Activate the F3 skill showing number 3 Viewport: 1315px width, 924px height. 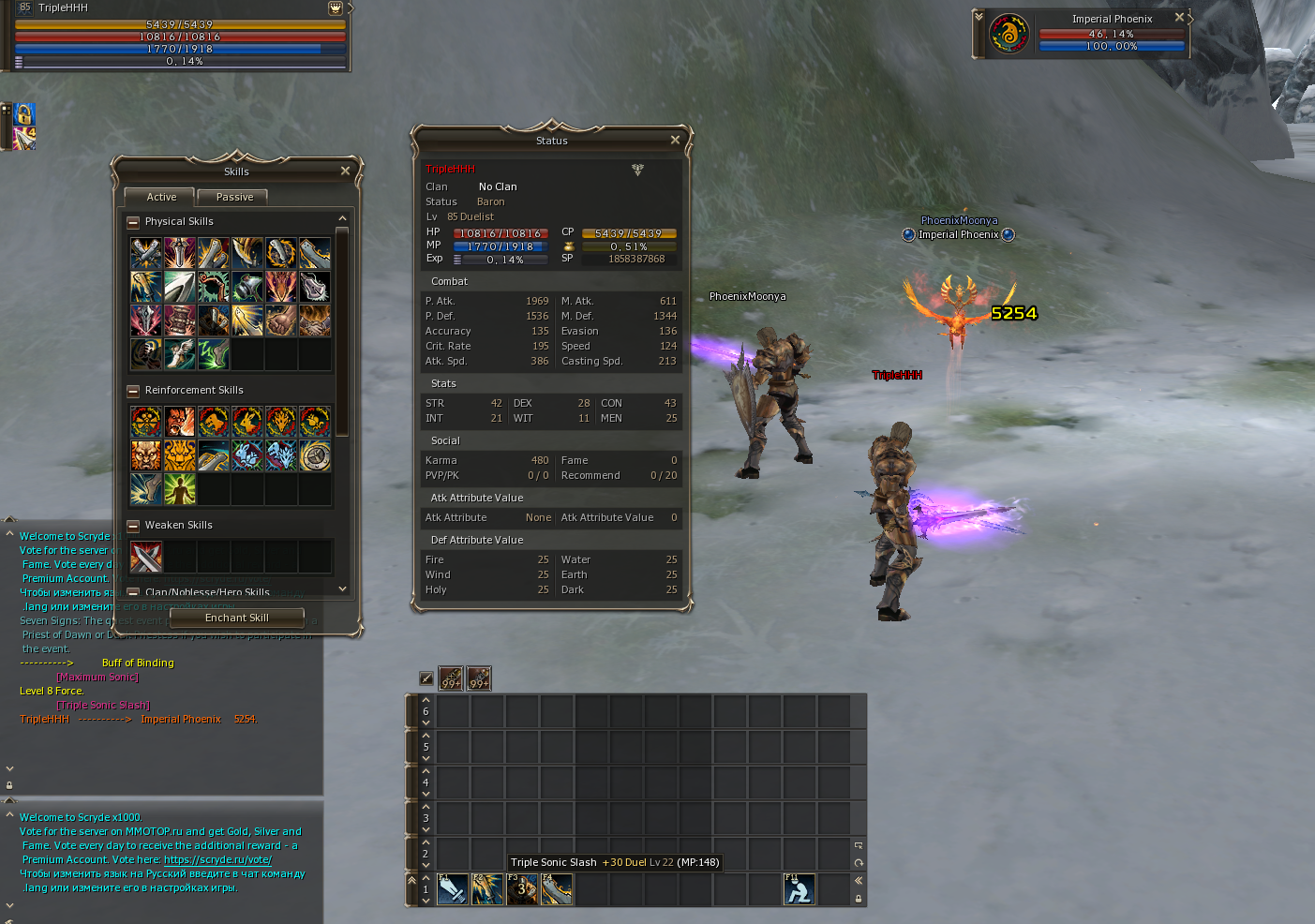(522, 889)
